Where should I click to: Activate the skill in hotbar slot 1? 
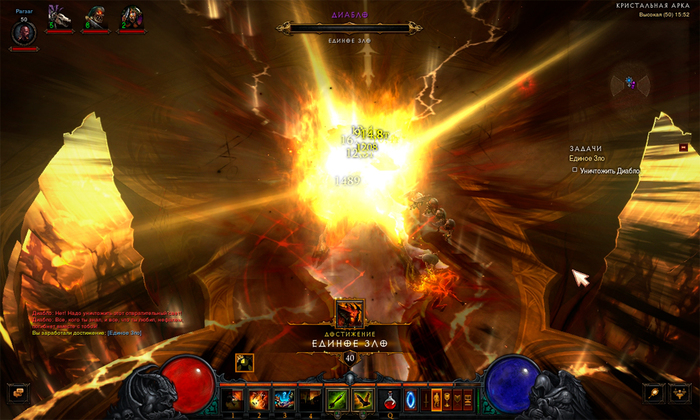click(x=234, y=397)
